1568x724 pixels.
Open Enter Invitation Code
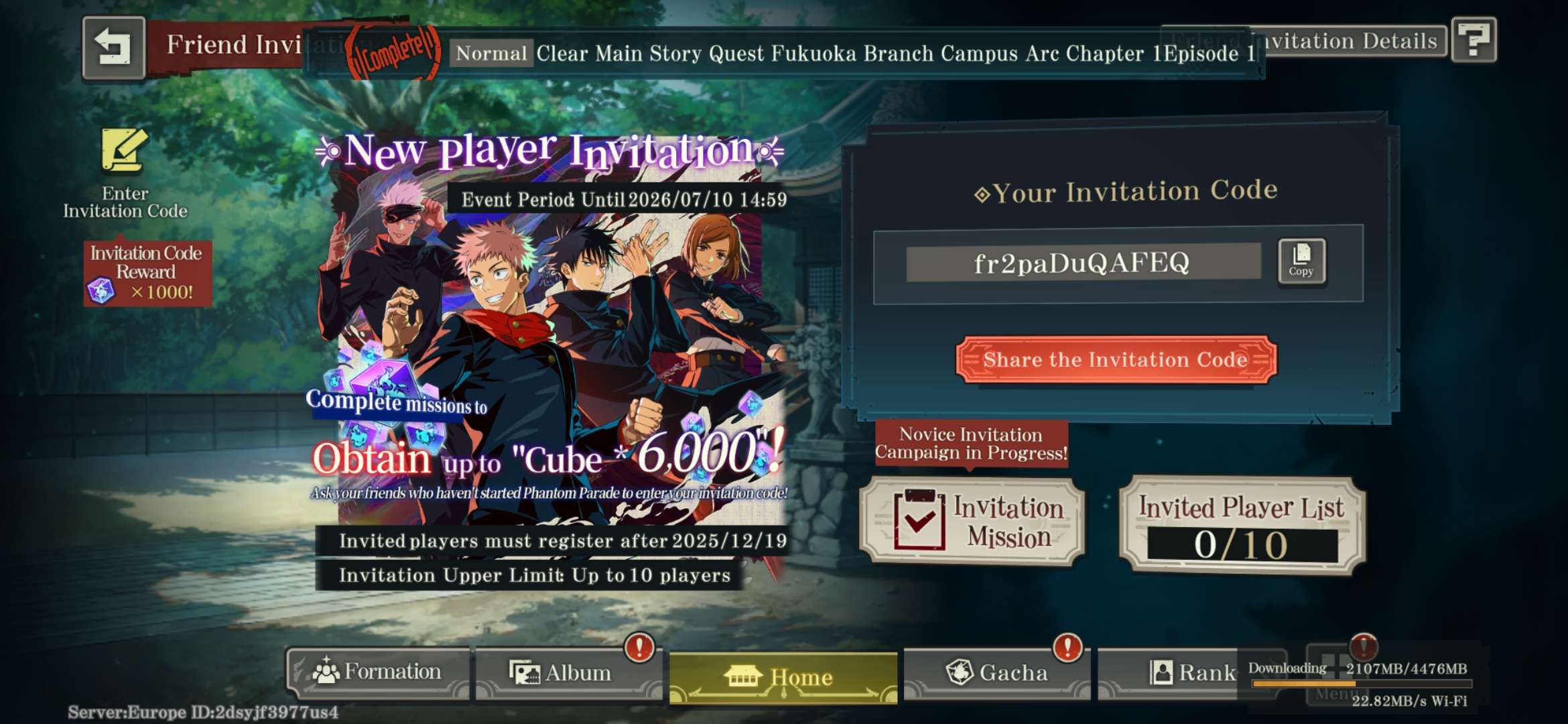(125, 174)
